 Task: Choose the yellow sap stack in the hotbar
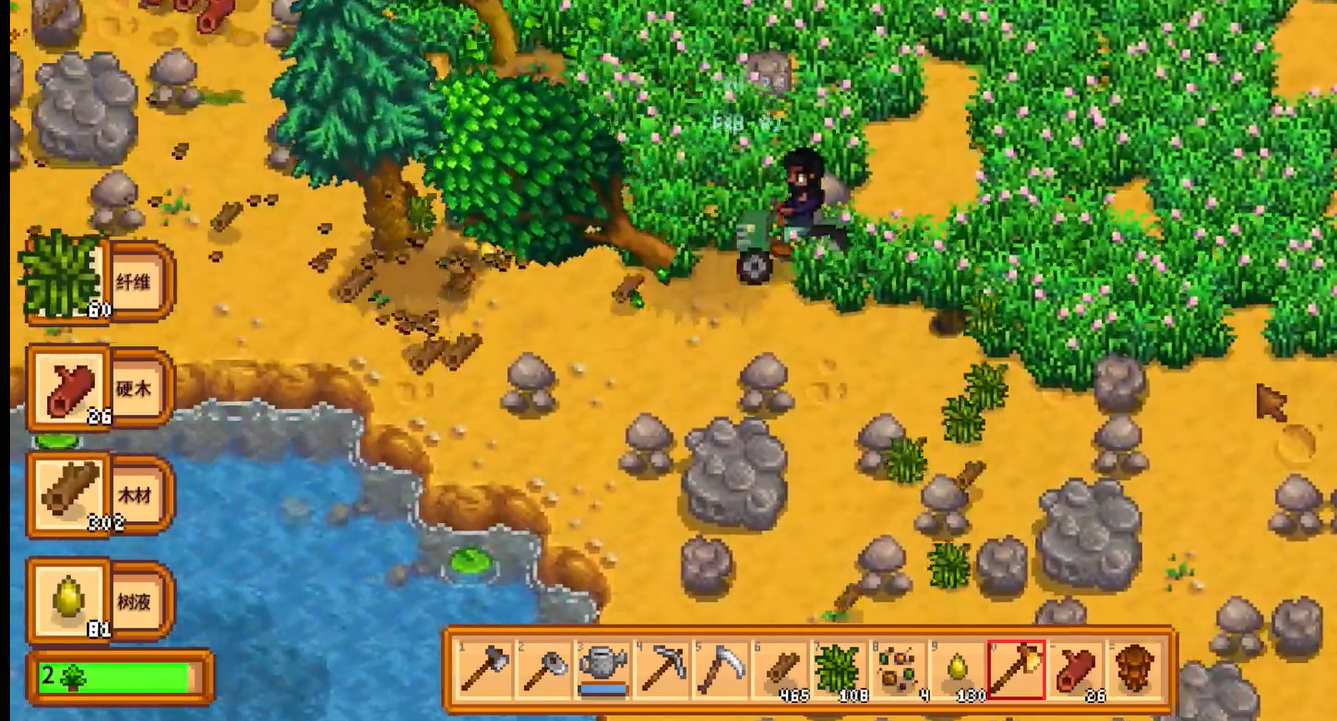click(x=957, y=668)
